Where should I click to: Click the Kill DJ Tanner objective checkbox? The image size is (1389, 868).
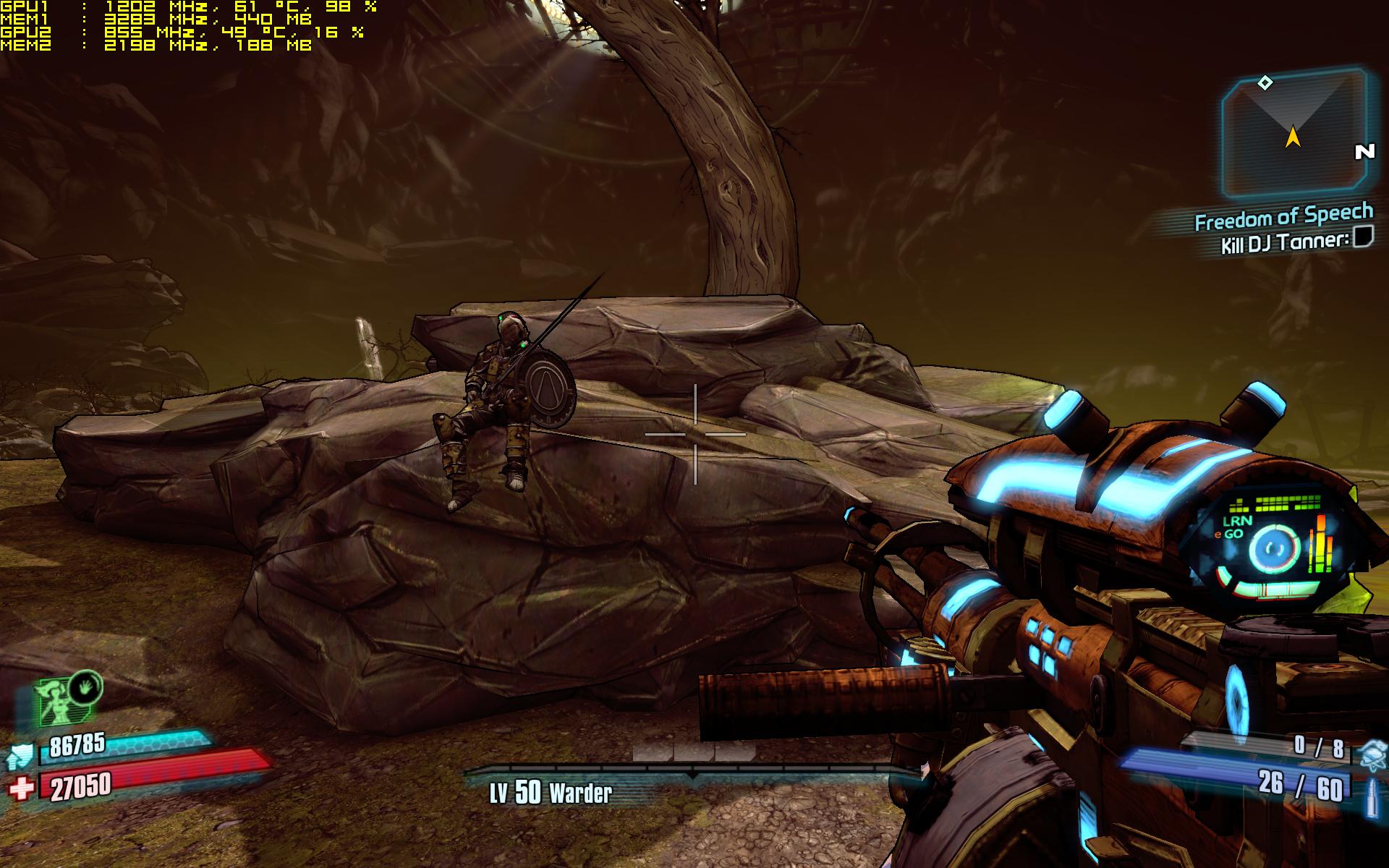coord(1363,237)
